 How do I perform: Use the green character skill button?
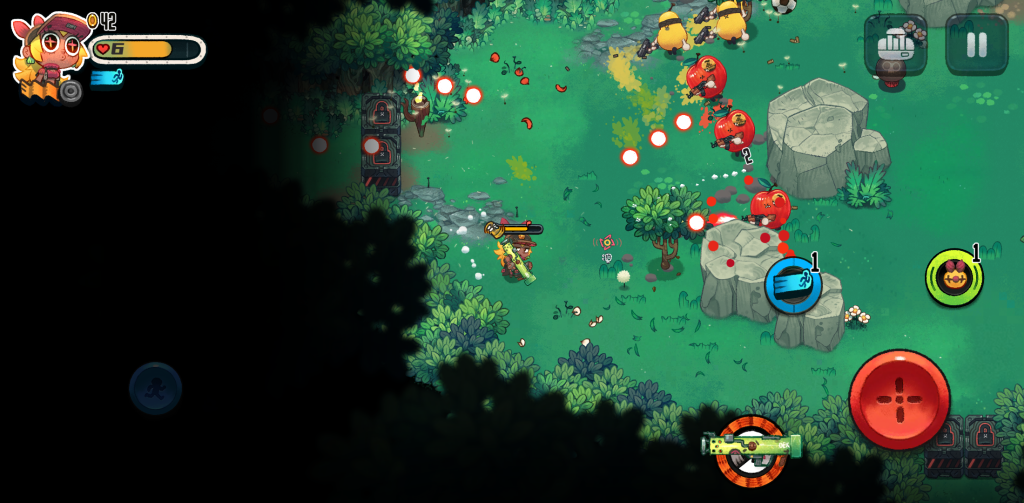(x=953, y=277)
